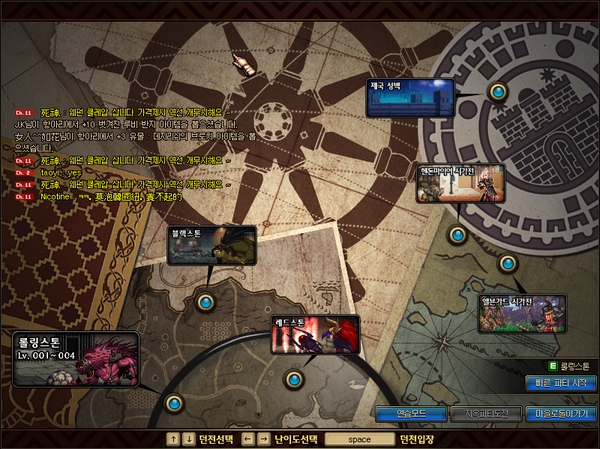Choose the 엘븐가드 시가전 dungeon card

click(x=521, y=313)
